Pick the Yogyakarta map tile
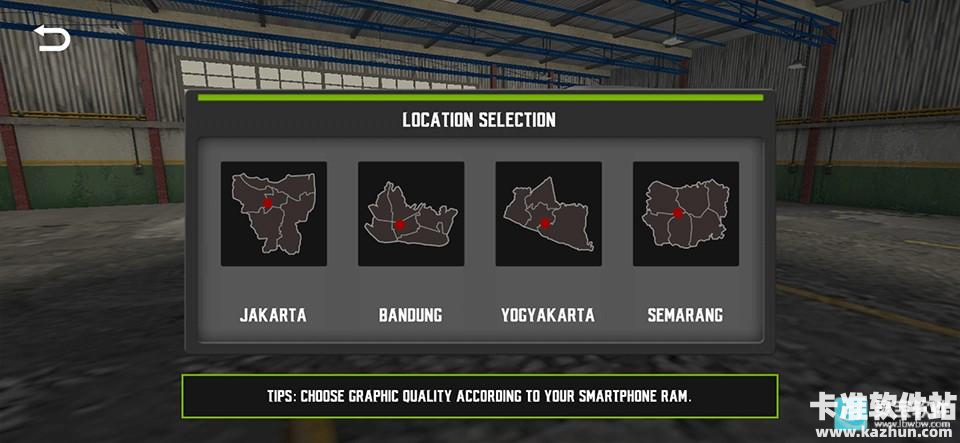960x443 pixels. point(548,214)
